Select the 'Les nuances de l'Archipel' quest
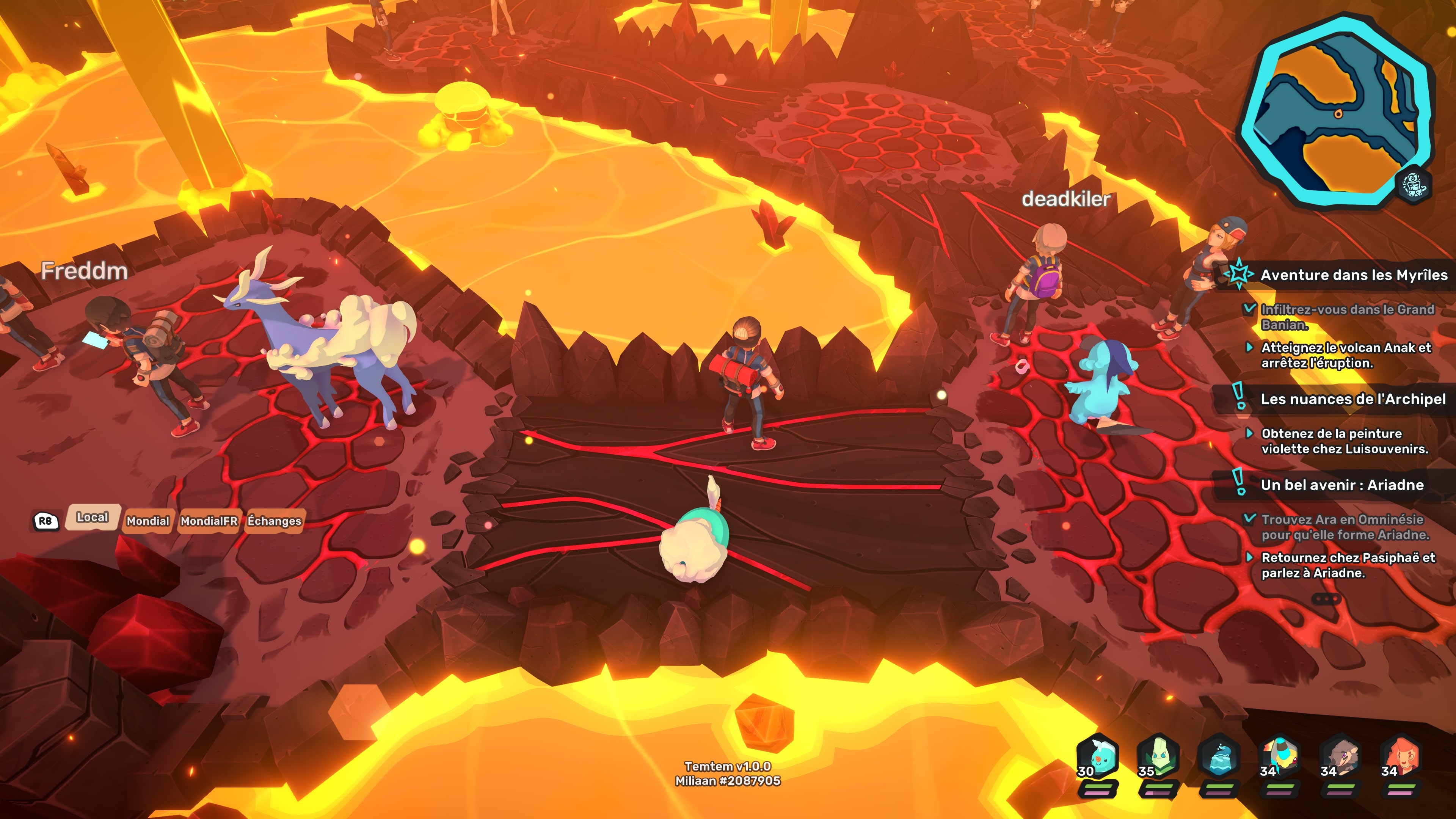The height and width of the screenshot is (819, 1456). [x=1352, y=399]
